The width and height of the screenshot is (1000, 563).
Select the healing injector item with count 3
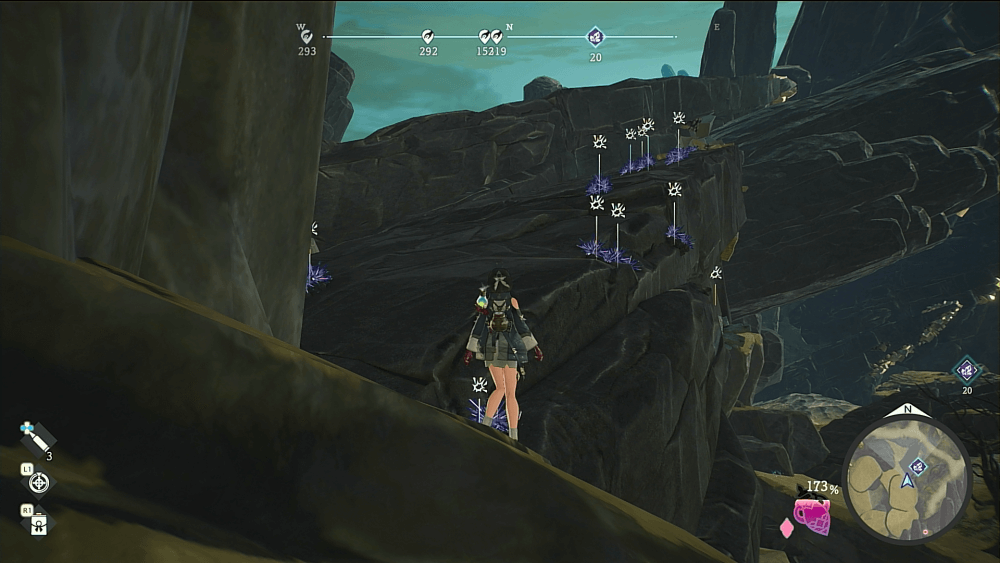37,437
